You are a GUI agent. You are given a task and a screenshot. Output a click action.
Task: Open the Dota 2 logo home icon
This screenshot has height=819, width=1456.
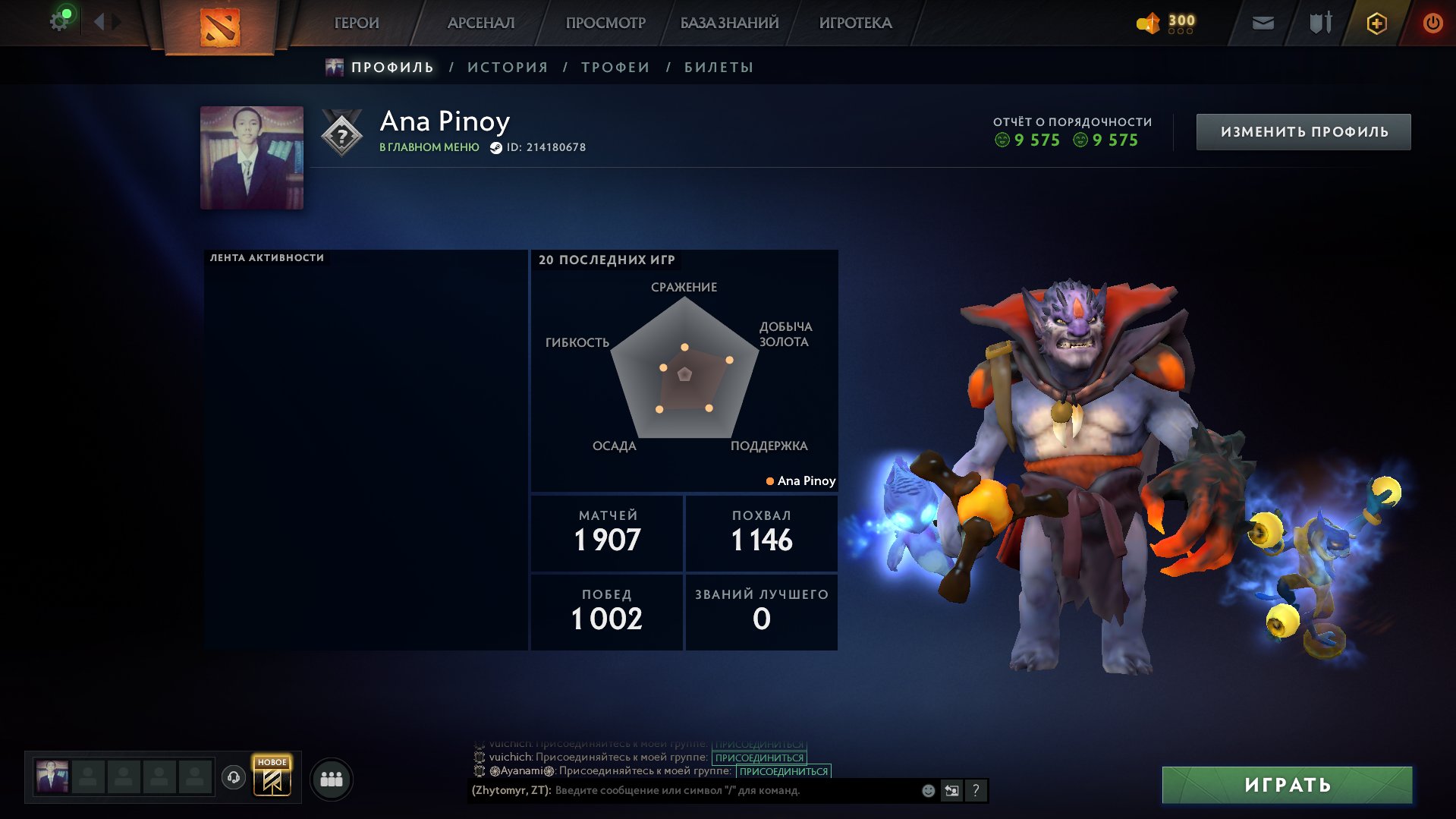click(x=221, y=24)
